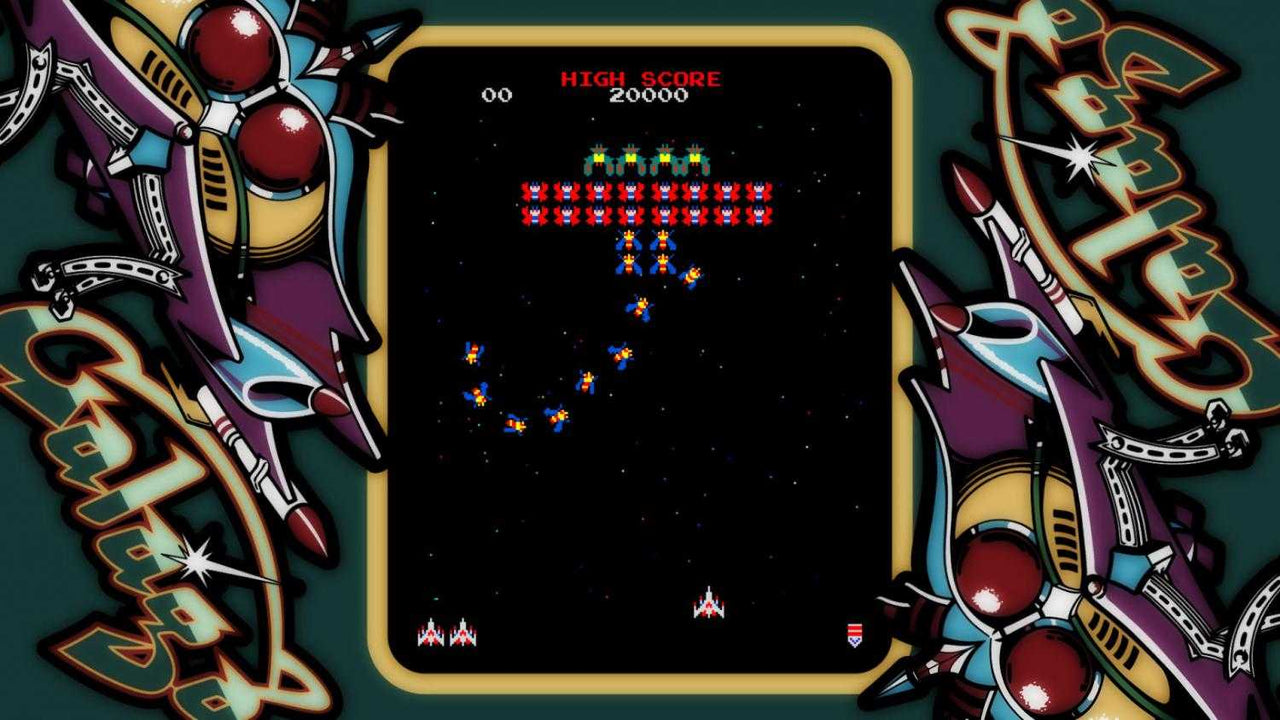Click a red butterfly enemy in the second row

pyautogui.click(x=600, y=190)
